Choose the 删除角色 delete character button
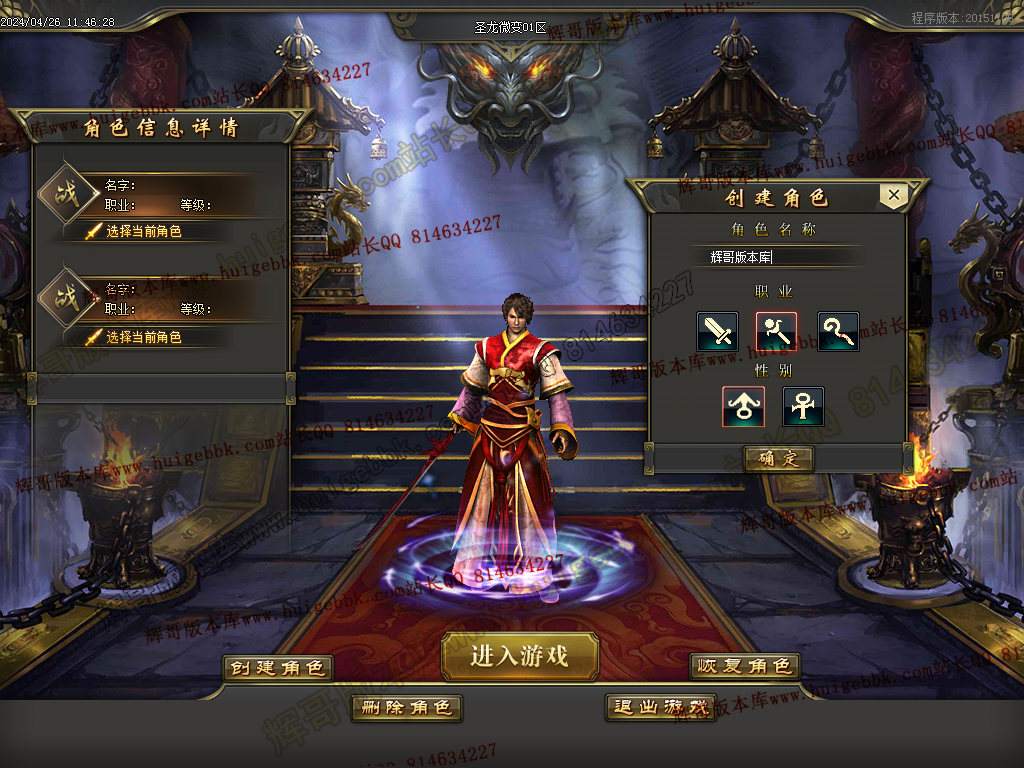The image size is (1024, 768). 406,707
